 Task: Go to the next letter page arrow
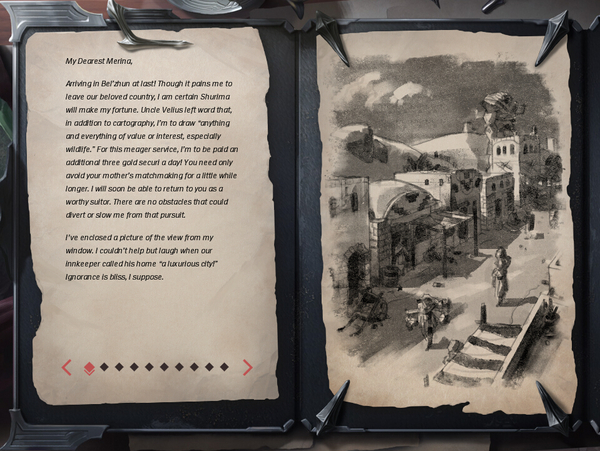tap(247, 367)
